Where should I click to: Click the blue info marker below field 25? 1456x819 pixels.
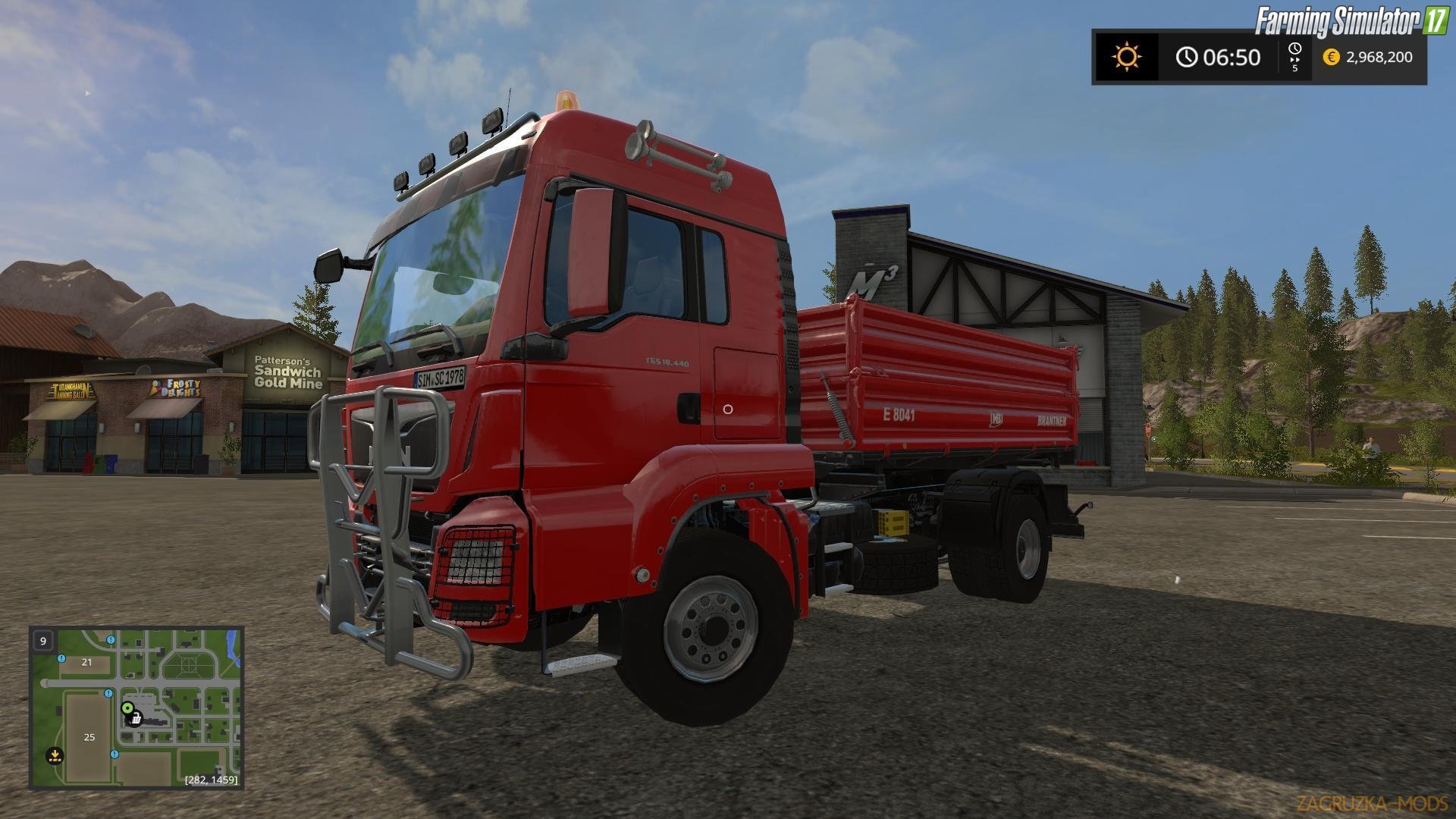[x=115, y=754]
